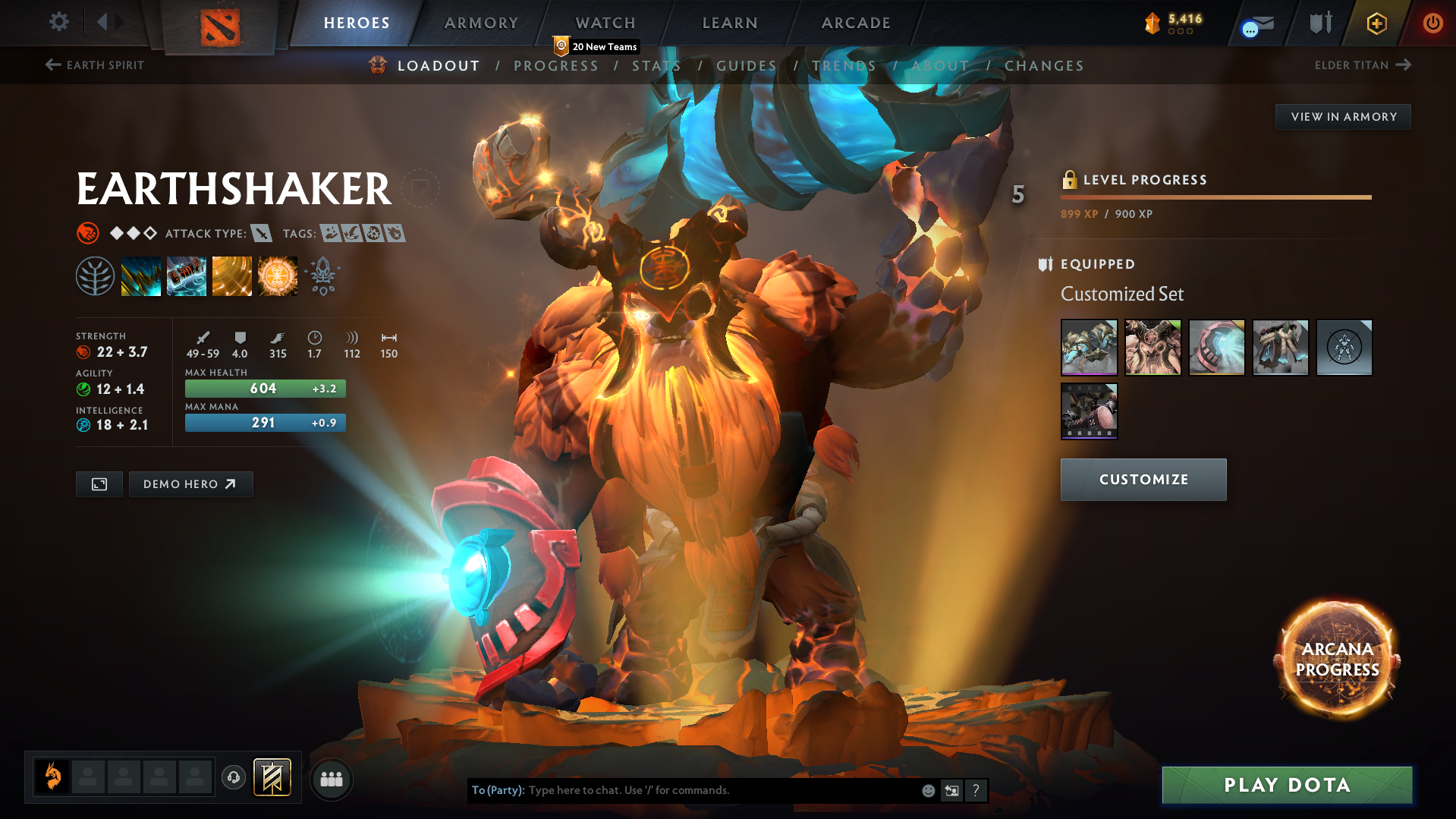Viewport: 1456px width, 819px height.
Task: Toggle voice chat with the headset icon
Action: point(234,778)
